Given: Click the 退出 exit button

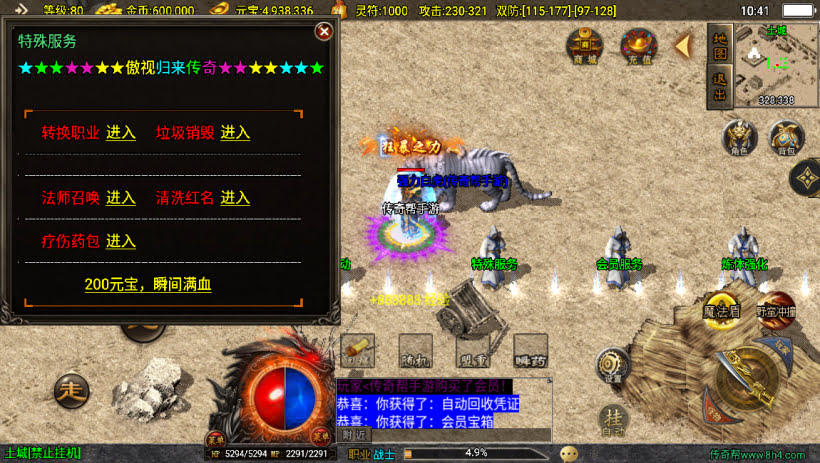Looking at the screenshot, I should tap(719, 85).
